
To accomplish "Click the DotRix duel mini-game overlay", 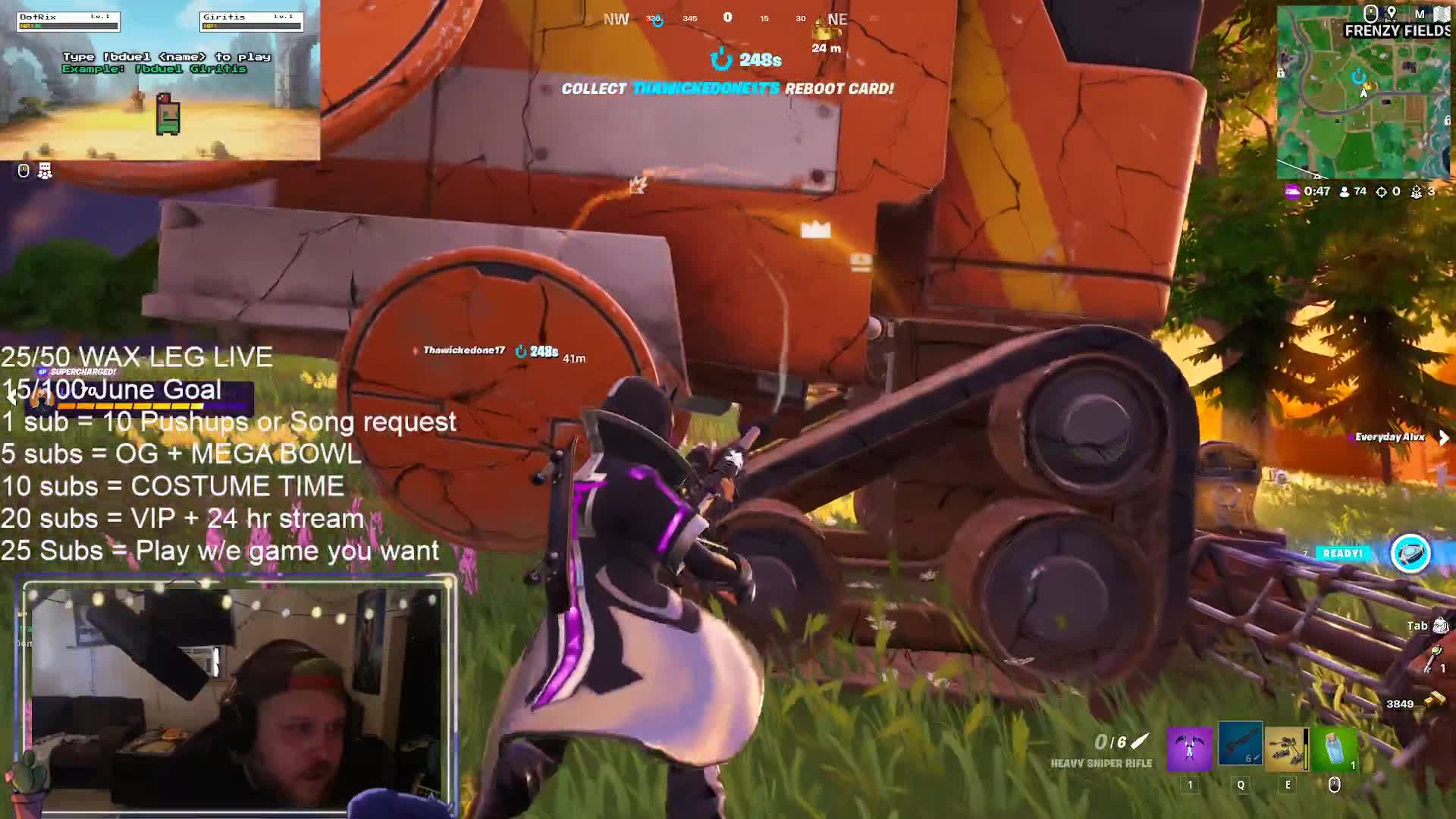I will coord(159,80).
